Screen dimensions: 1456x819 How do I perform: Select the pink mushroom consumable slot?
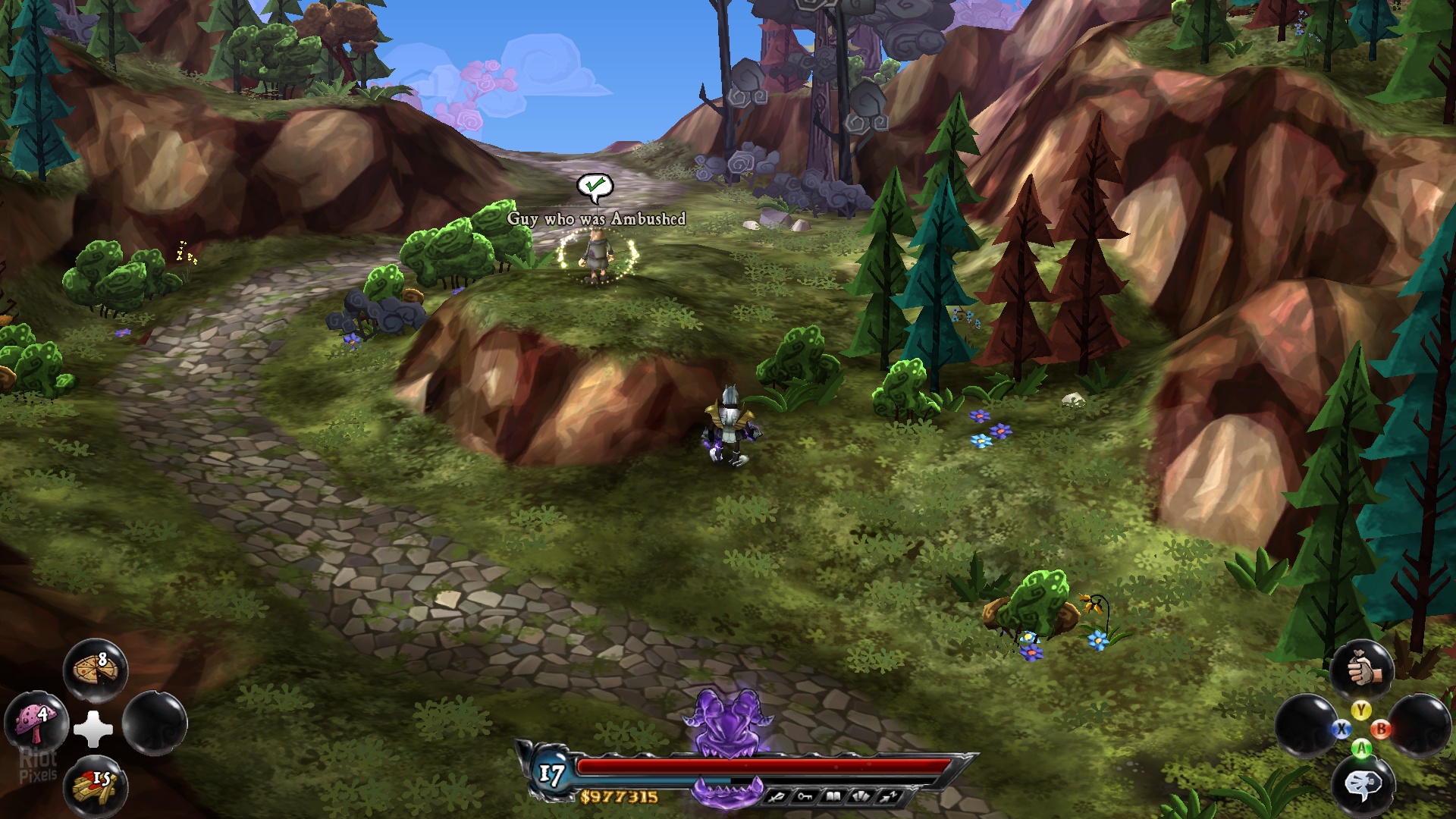coord(36,722)
